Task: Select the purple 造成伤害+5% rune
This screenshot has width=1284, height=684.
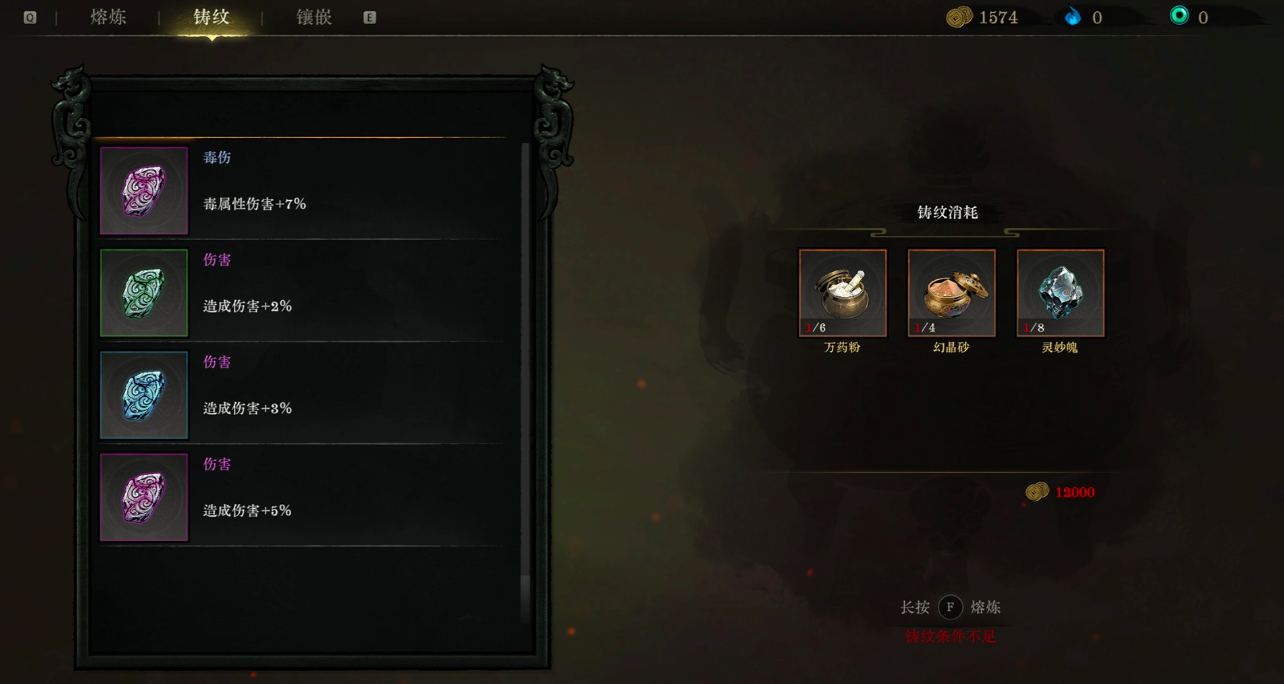Action: point(300,497)
